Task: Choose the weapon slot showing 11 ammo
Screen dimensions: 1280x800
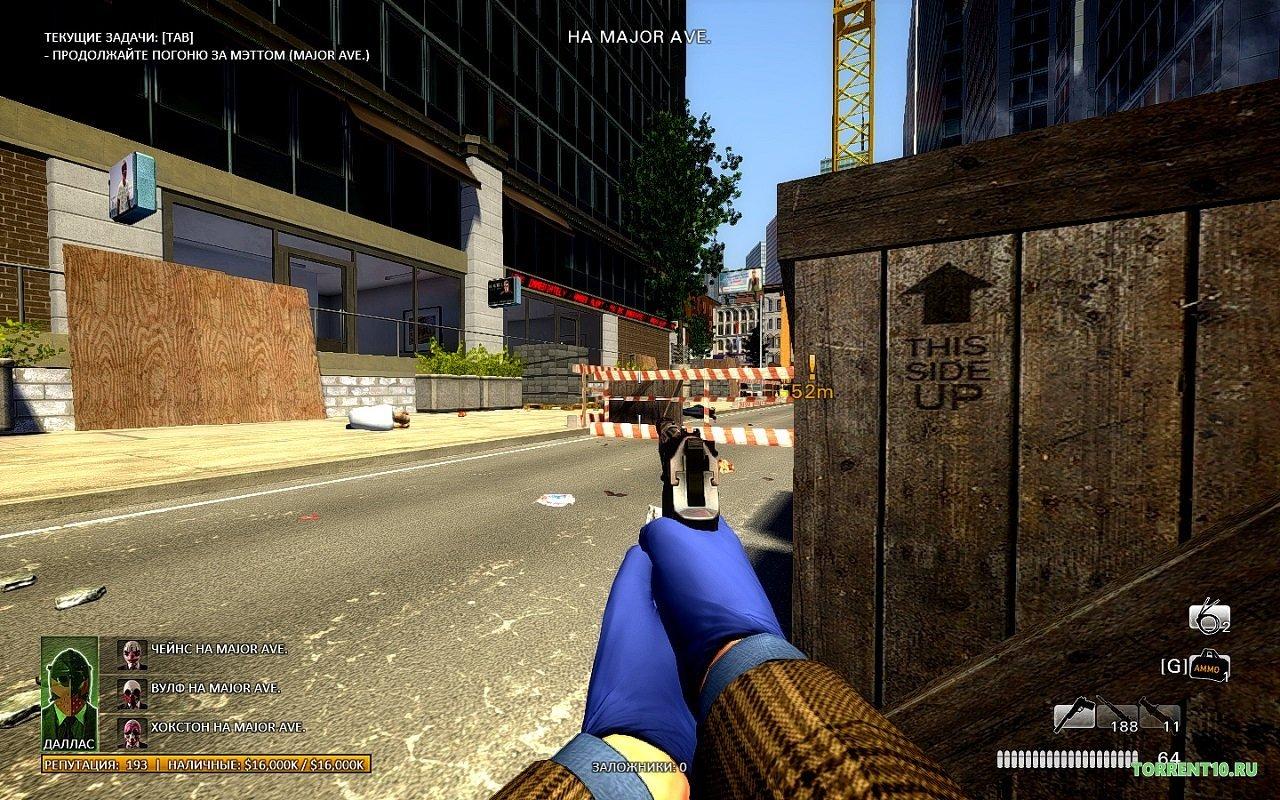Action: (1159, 715)
